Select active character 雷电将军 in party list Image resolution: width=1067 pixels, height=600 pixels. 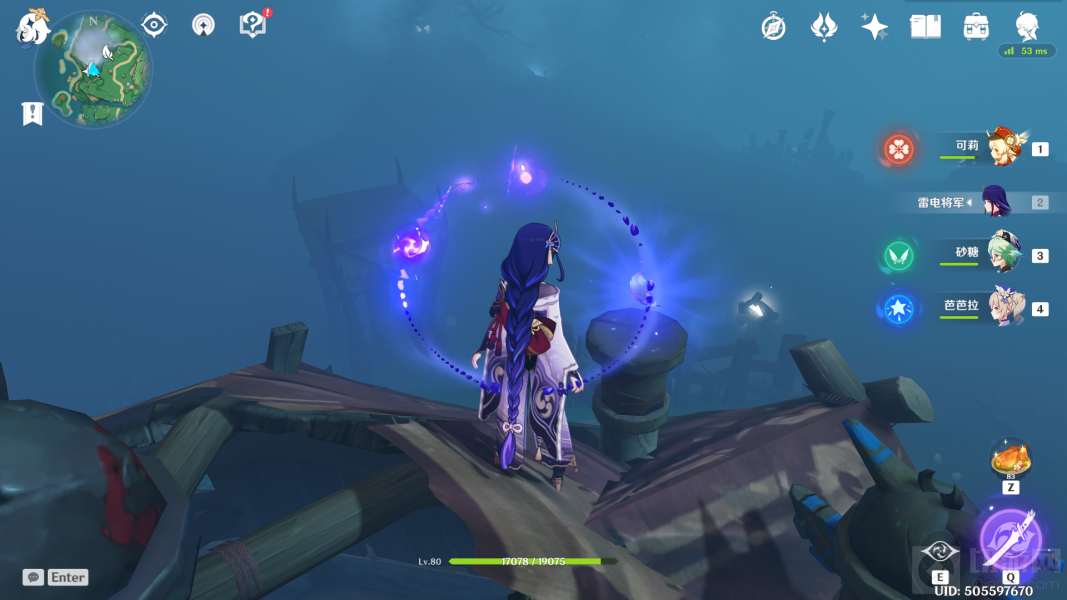coord(995,201)
